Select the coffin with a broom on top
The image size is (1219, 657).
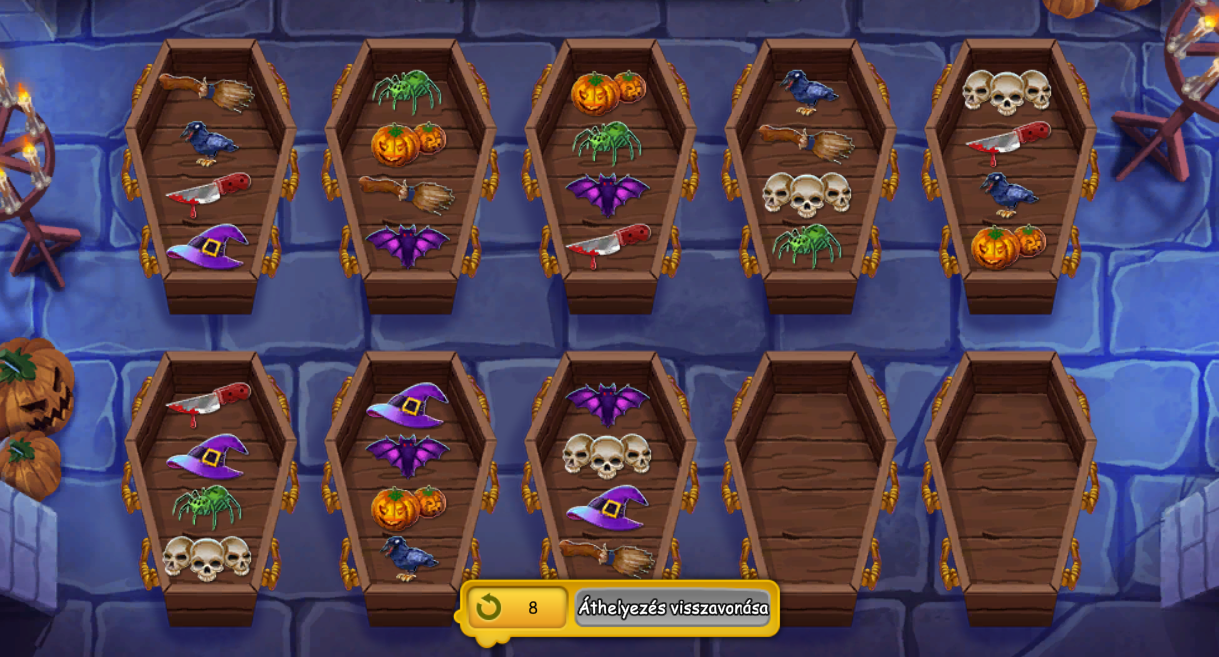click(x=210, y=170)
